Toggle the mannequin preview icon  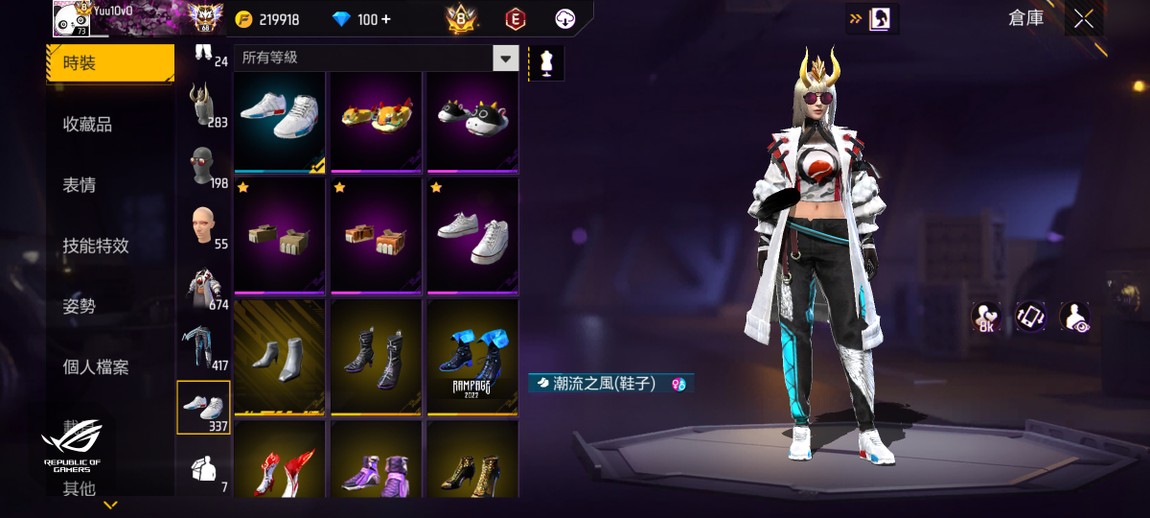[546, 62]
